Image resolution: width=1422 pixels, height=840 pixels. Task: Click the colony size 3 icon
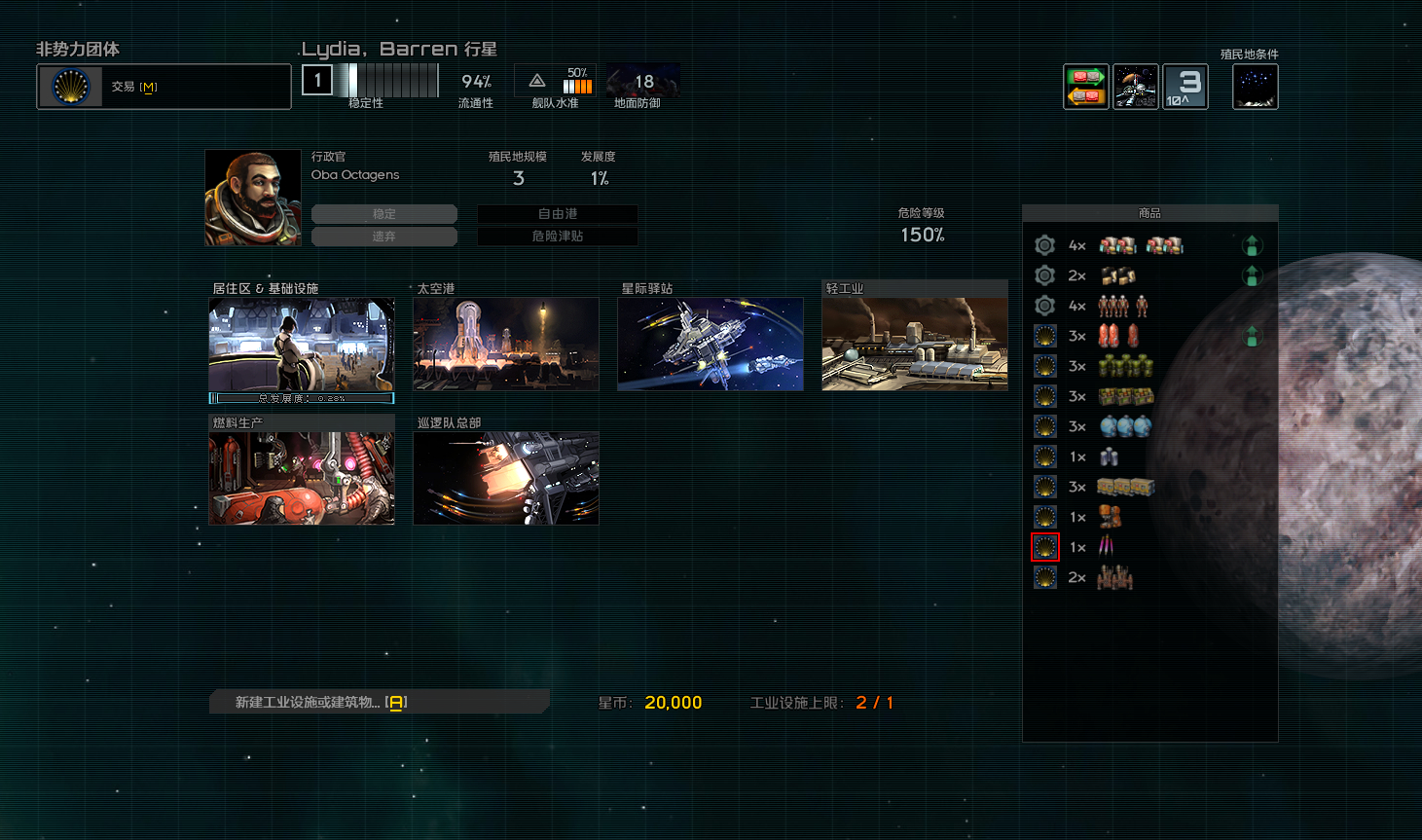coord(1185,88)
